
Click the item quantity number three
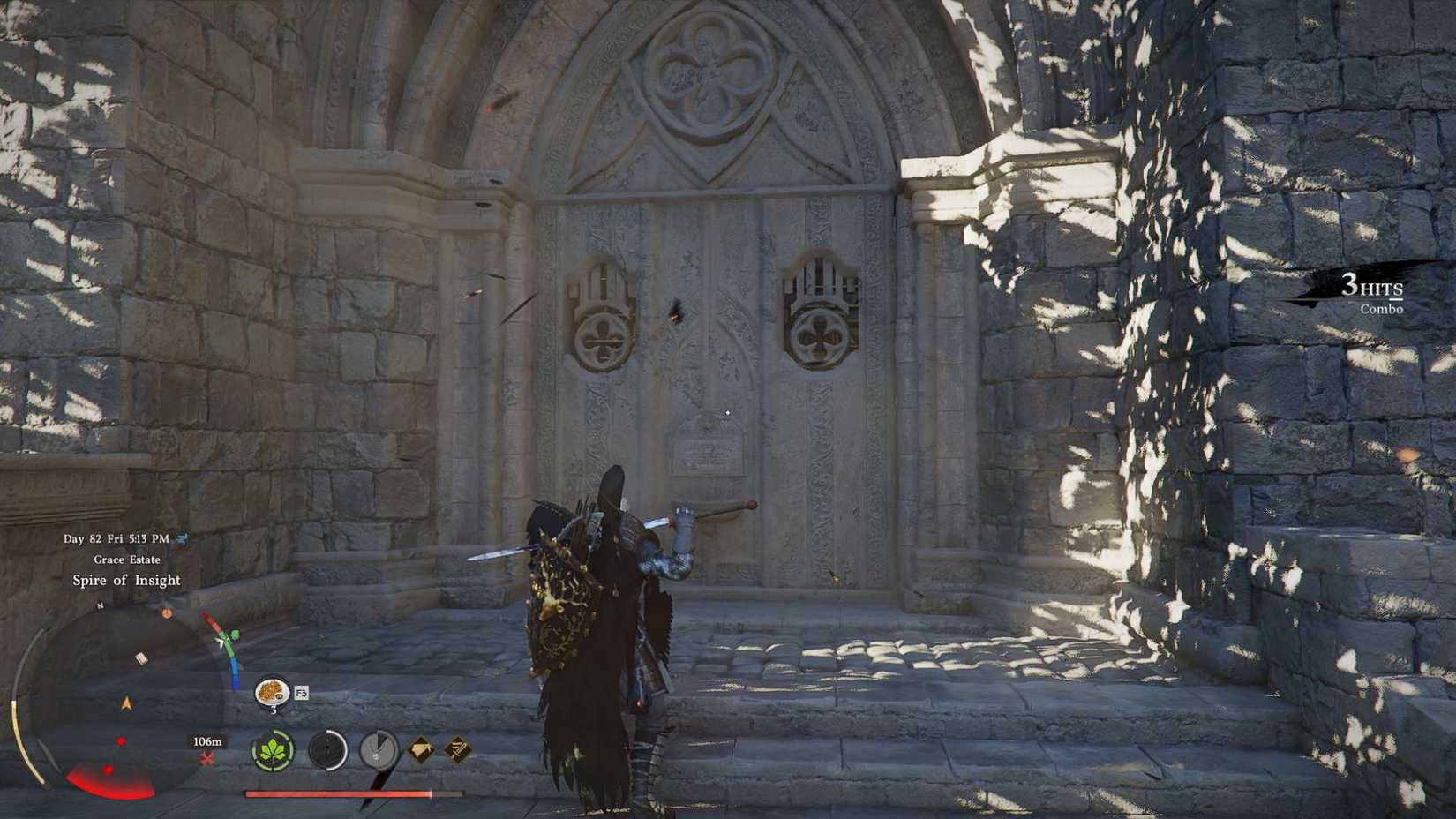(x=274, y=709)
